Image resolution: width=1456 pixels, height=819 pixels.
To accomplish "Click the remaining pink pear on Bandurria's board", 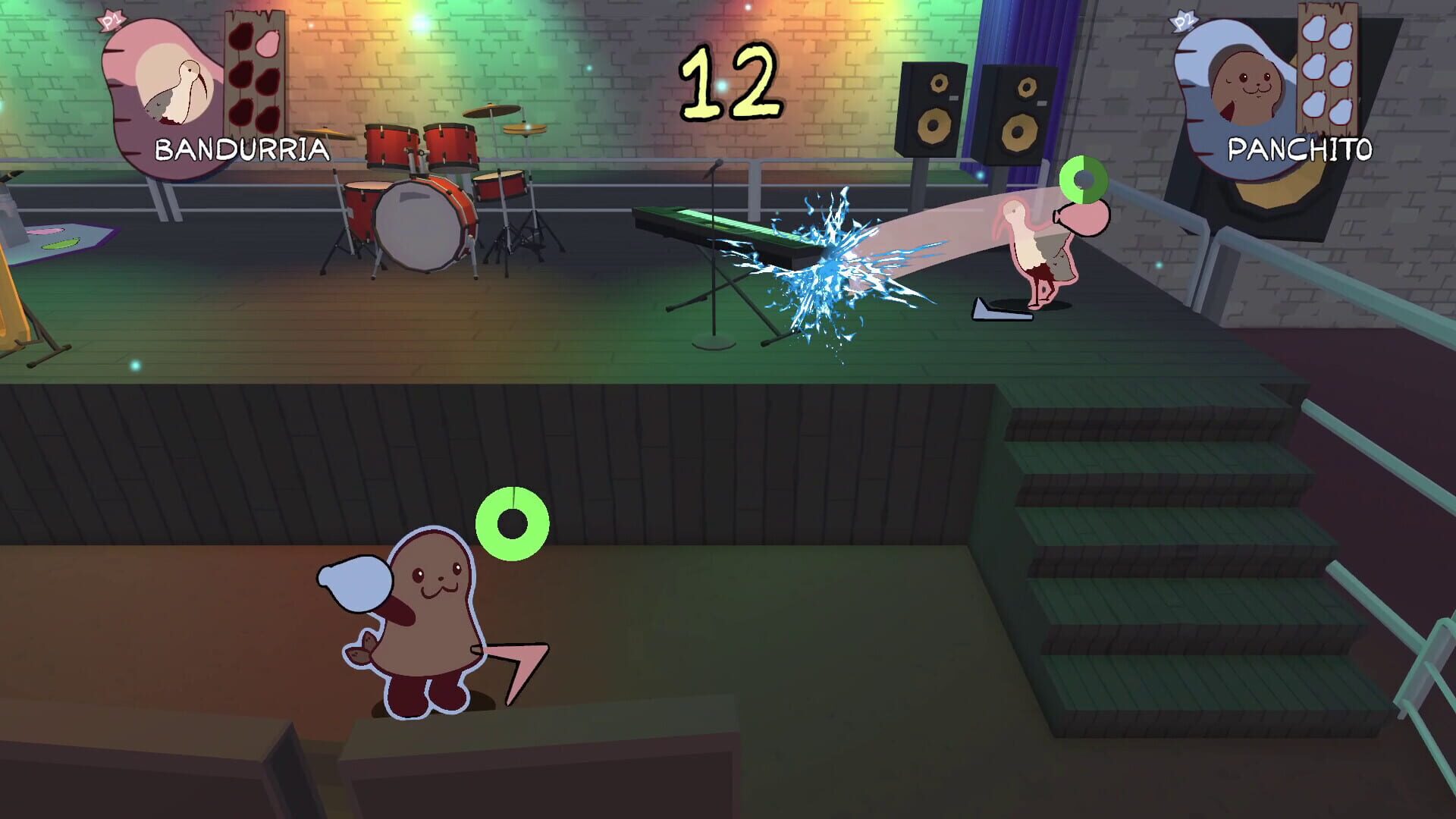I will [x=267, y=42].
